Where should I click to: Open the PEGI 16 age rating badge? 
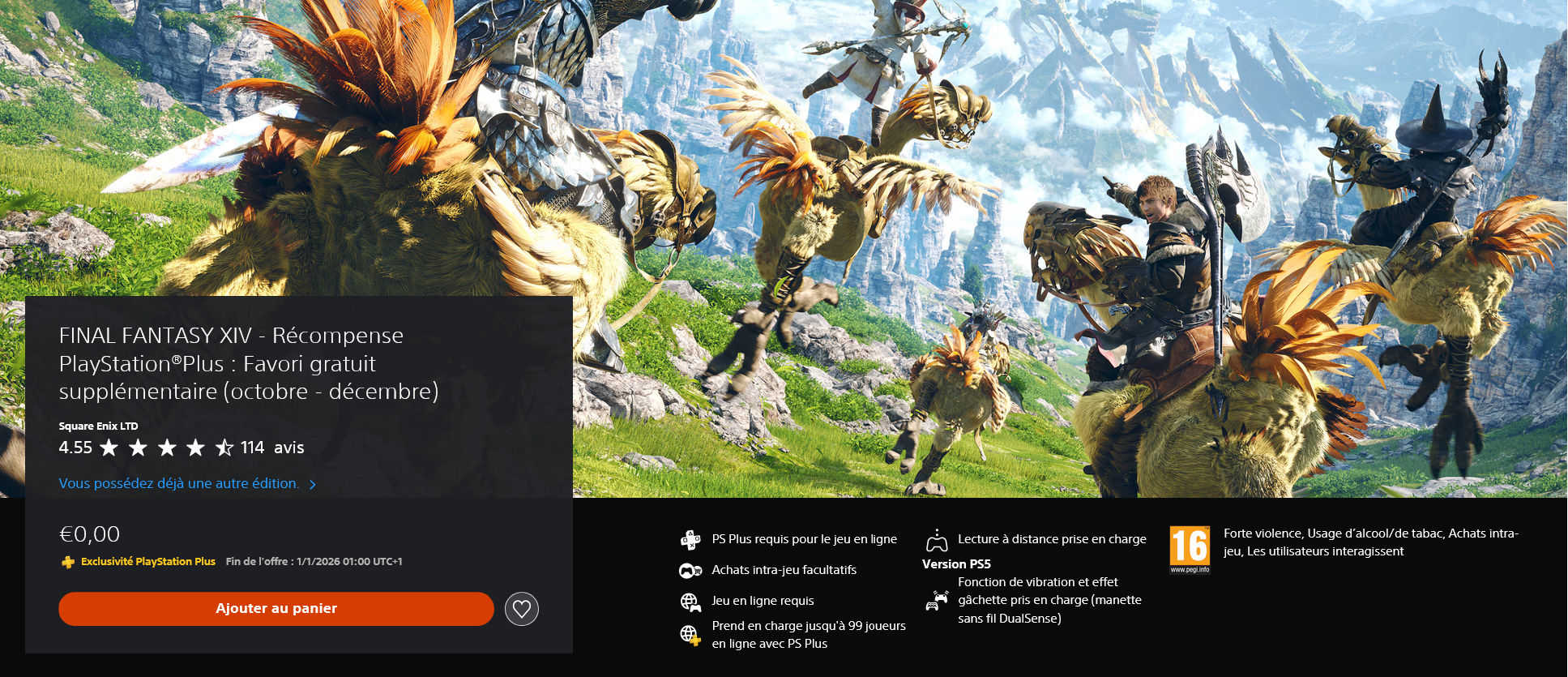[x=1190, y=549]
